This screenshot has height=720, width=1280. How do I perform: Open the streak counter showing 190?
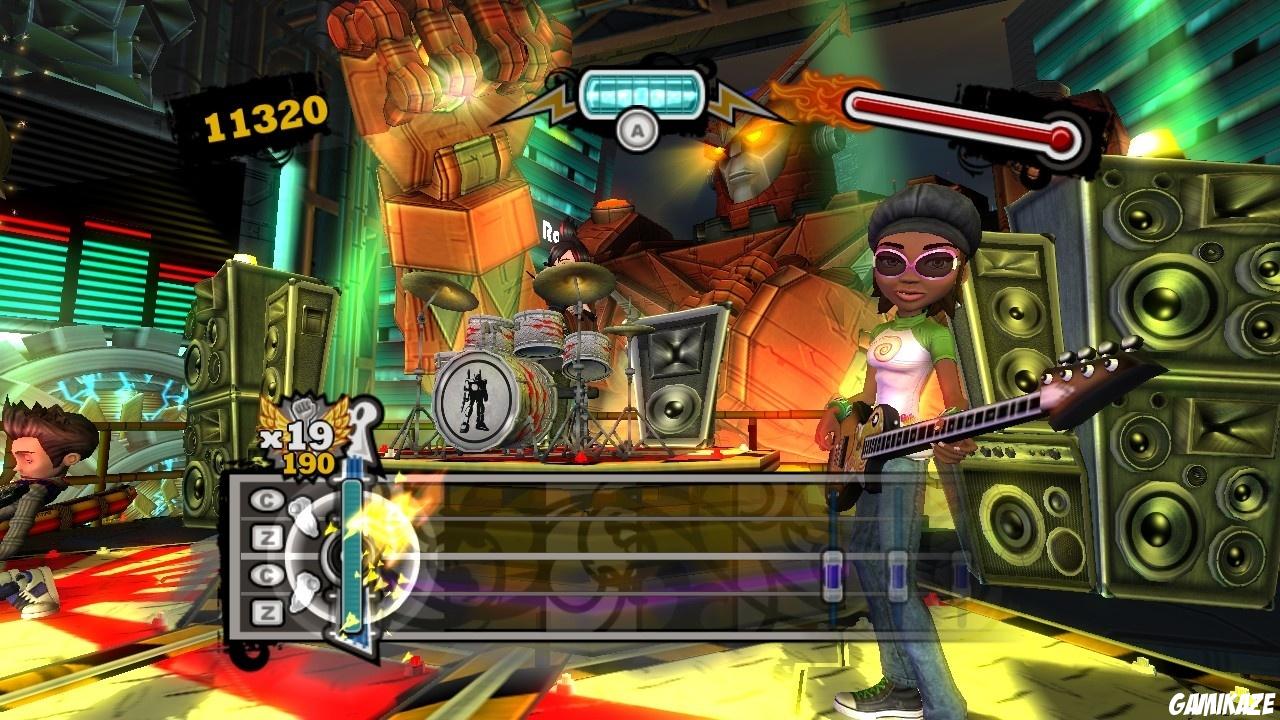click(309, 463)
